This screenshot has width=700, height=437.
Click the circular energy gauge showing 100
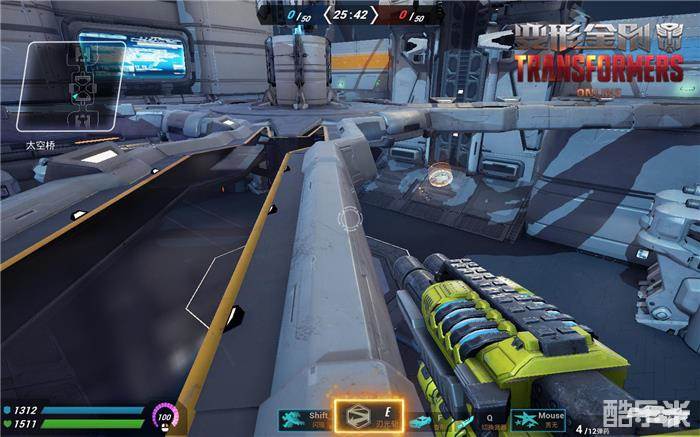click(x=164, y=416)
